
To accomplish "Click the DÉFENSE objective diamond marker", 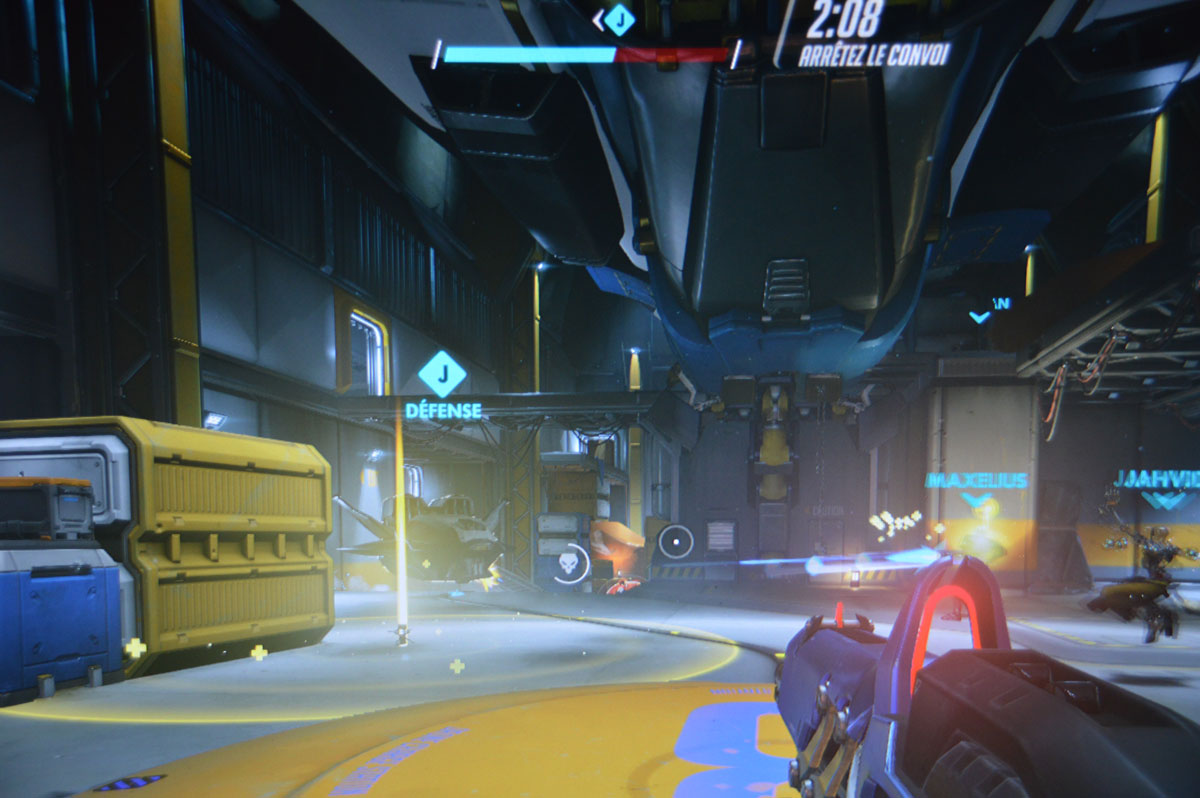I will [442, 374].
